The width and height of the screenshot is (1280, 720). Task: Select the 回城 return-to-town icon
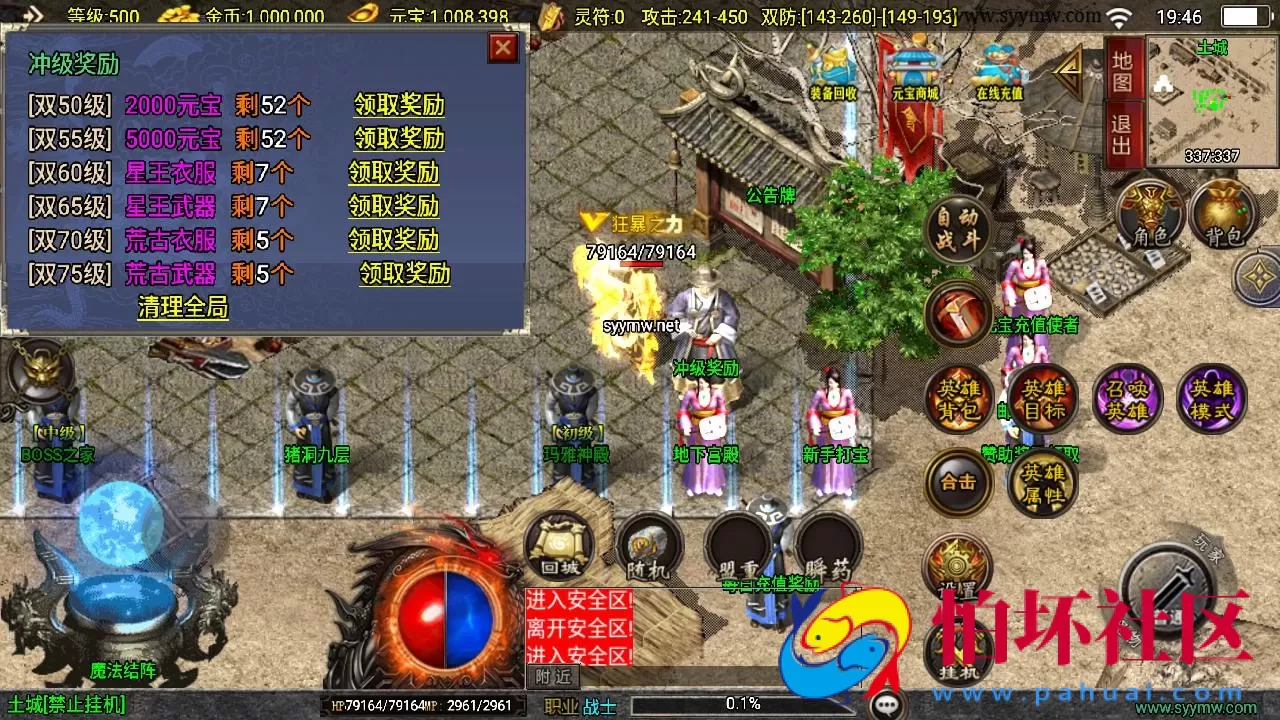pos(560,545)
